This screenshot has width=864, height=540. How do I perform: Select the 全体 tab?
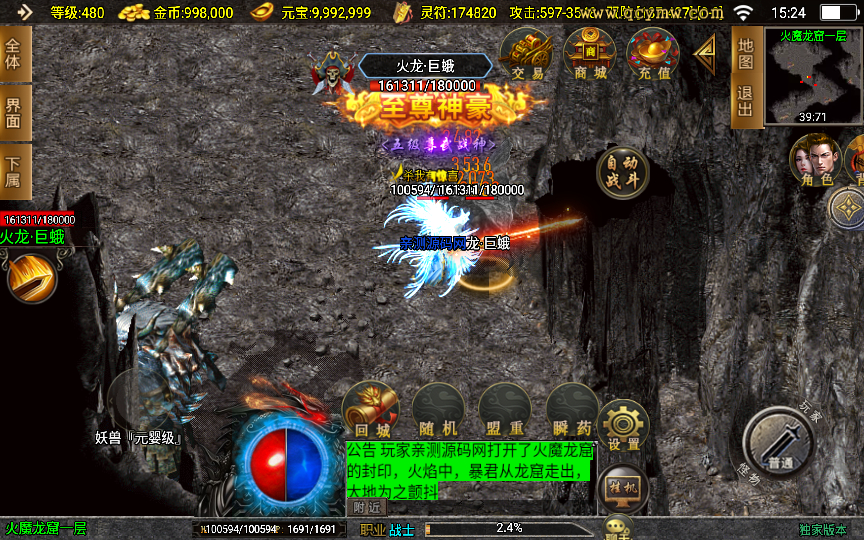pyautogui.click(x=14, y=56)
